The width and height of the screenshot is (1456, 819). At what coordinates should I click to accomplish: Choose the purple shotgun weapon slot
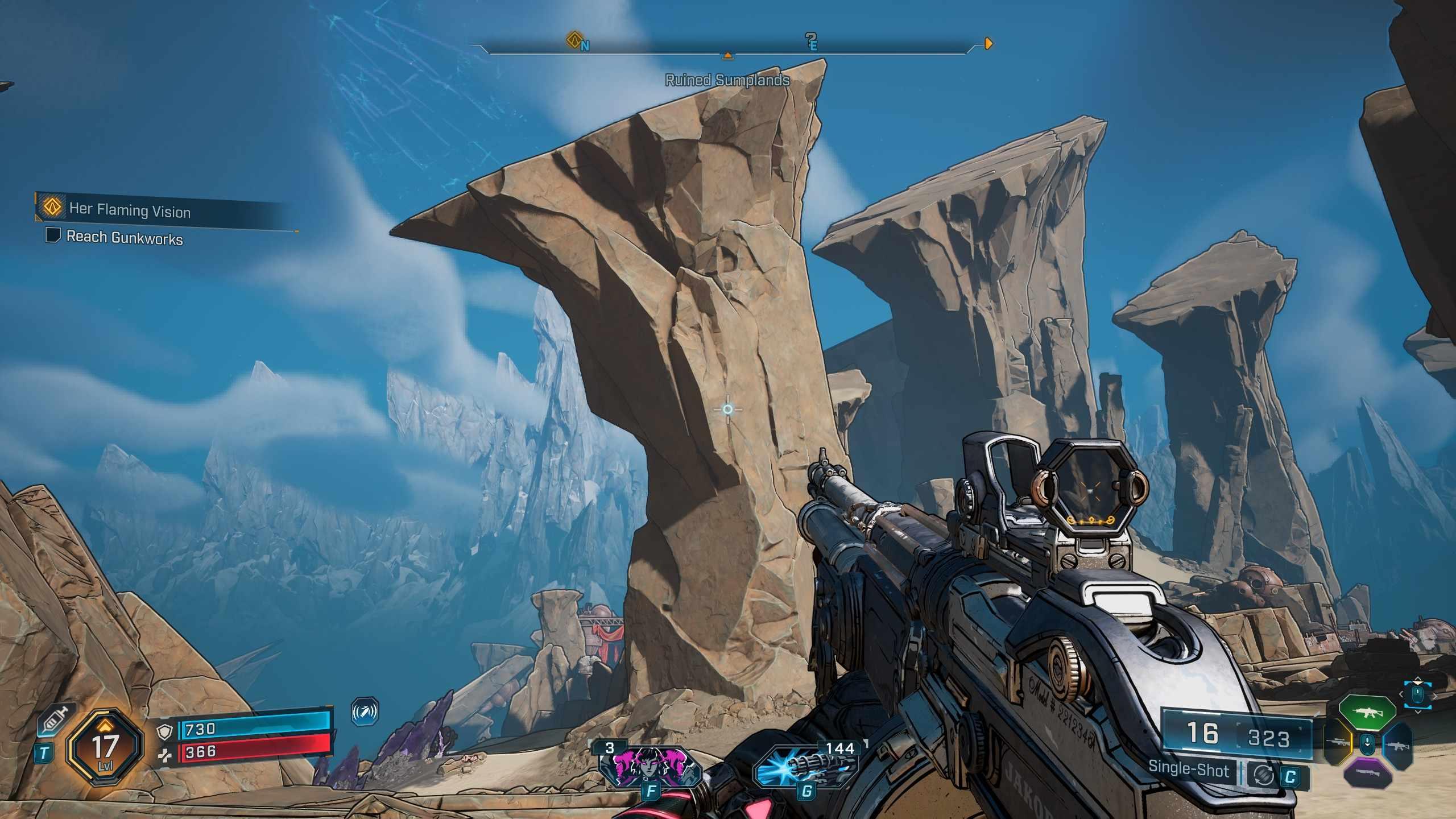click(x=1368, y=773)
